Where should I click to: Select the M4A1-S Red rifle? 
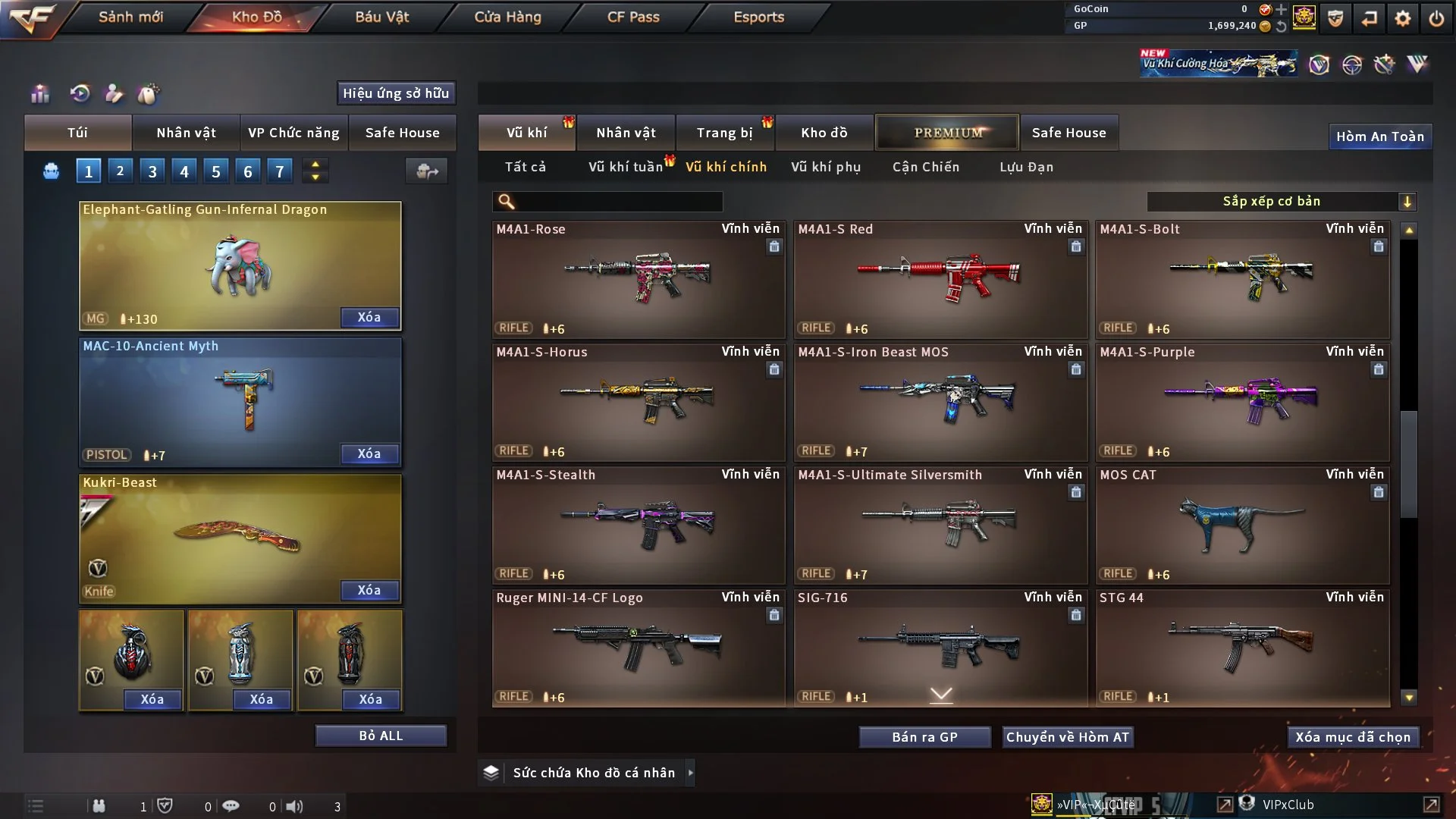pos(940,279)
